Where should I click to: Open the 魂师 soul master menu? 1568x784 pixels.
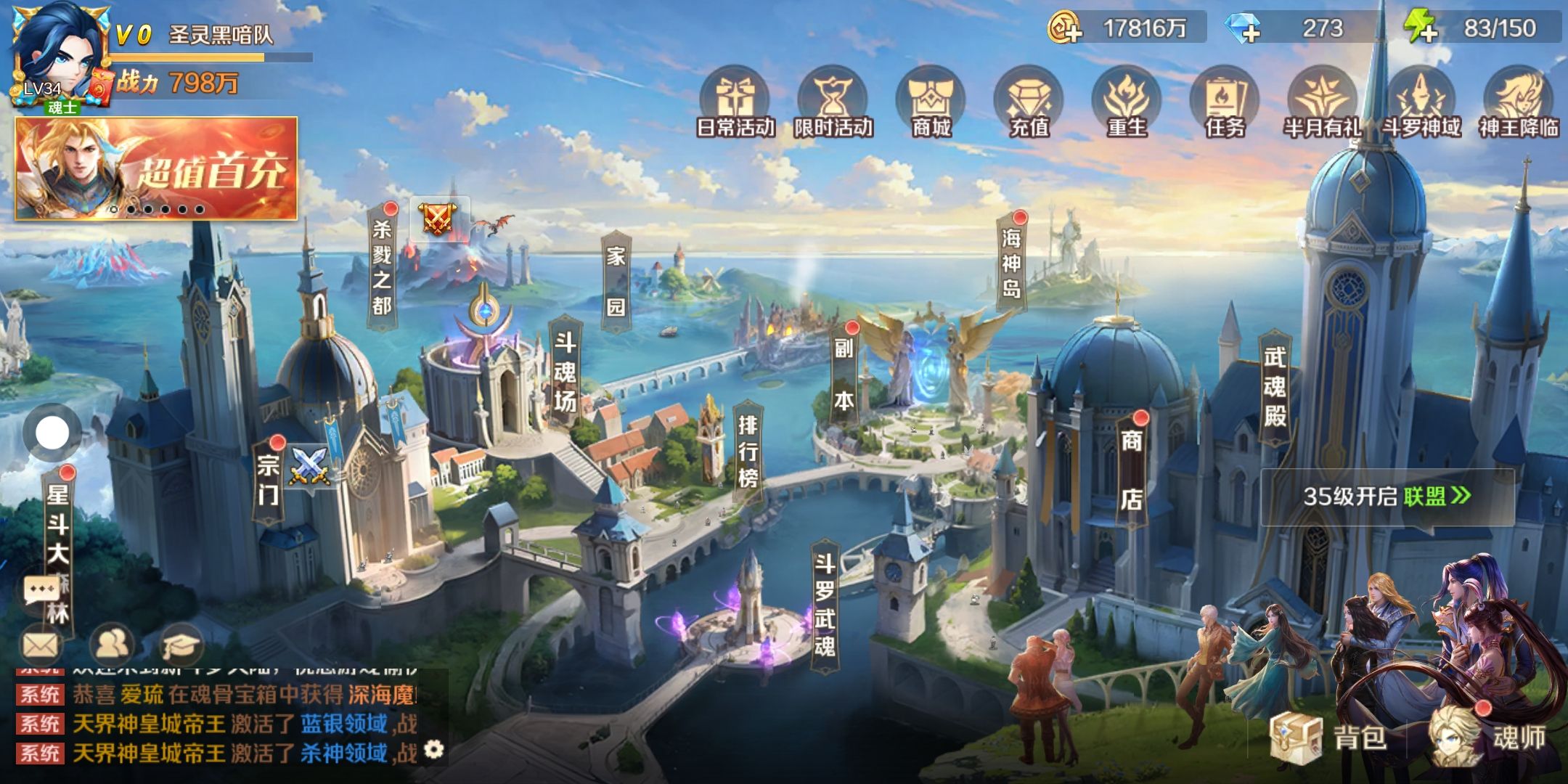[1488, 737]
